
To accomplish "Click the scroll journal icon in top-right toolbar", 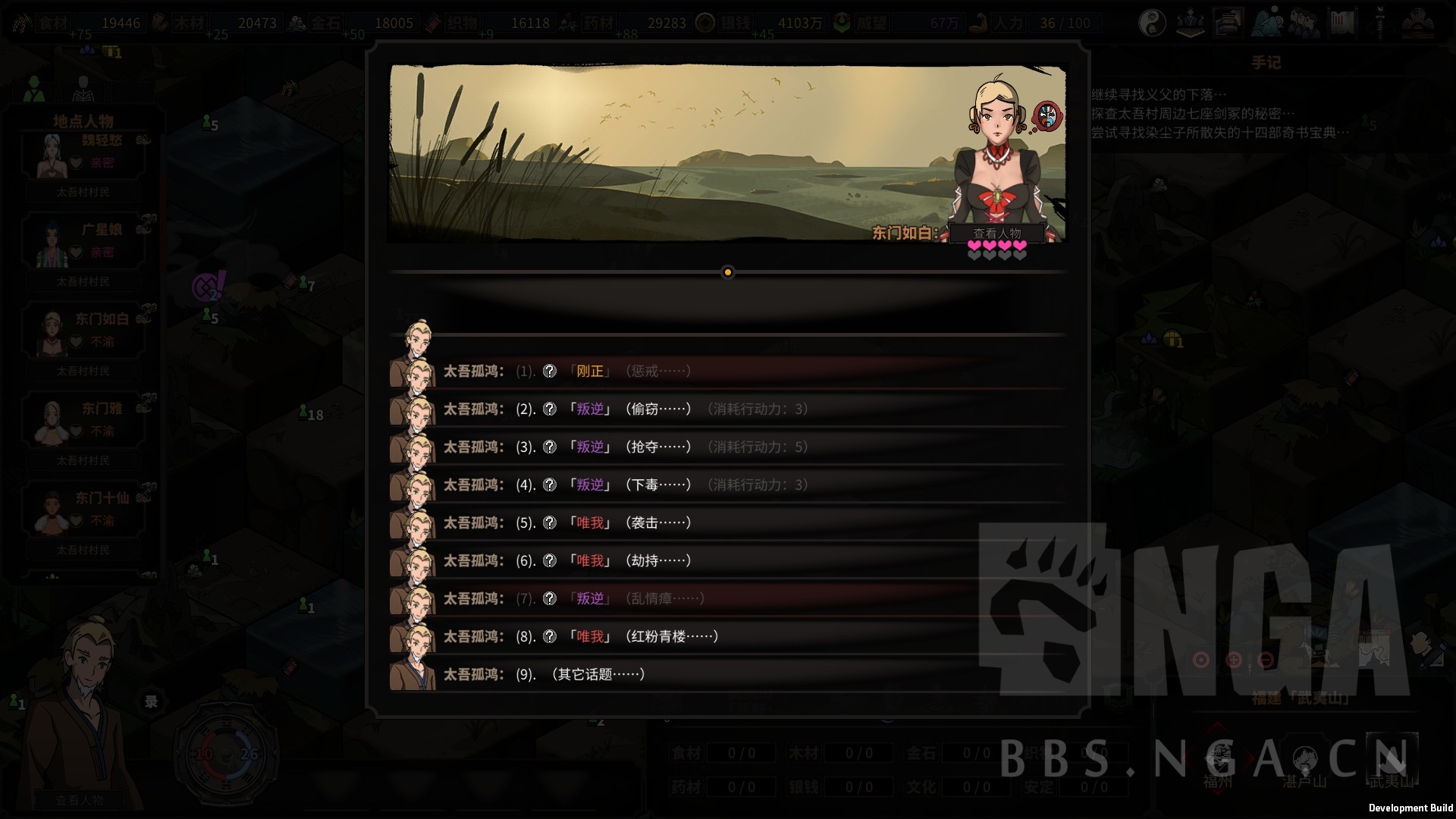I will point(1342,21).
